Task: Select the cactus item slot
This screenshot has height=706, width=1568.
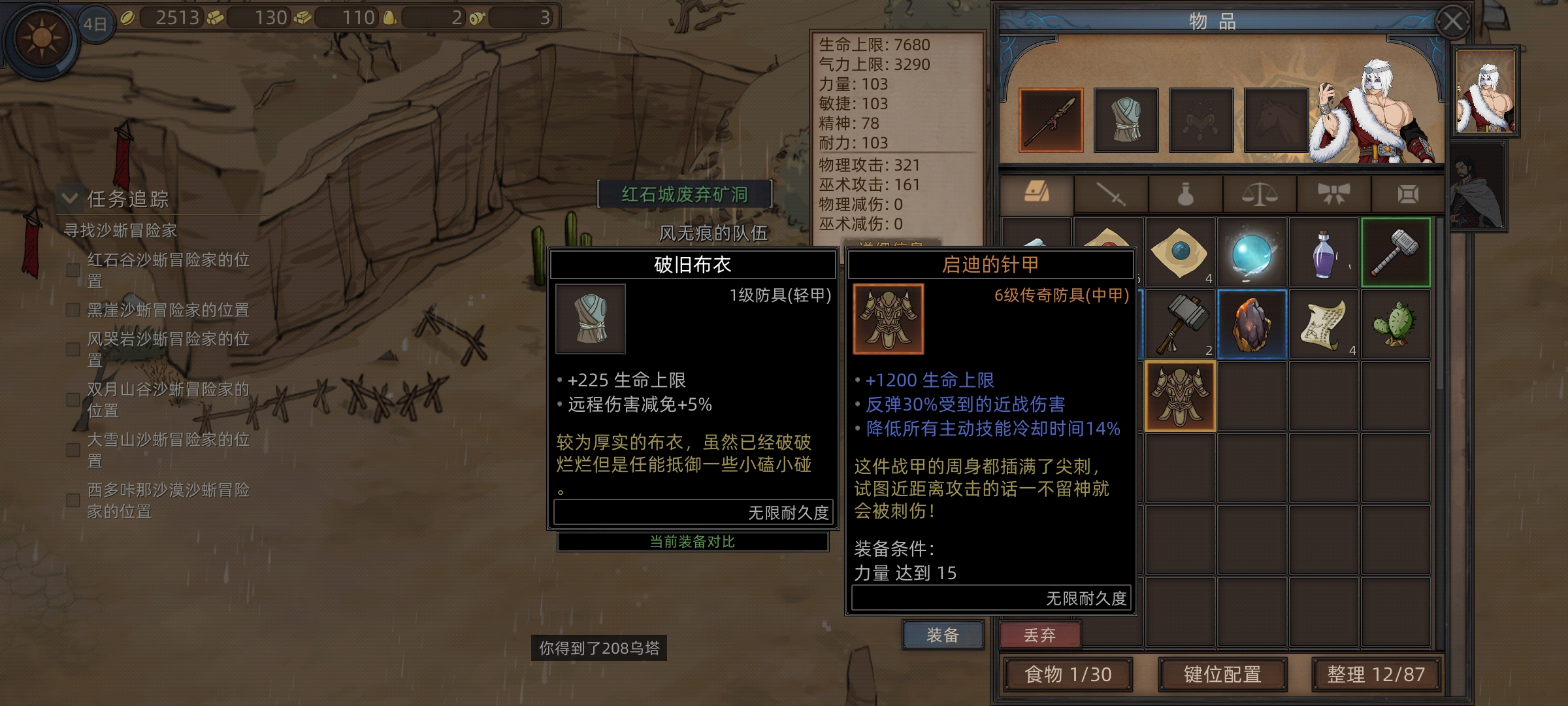Action: (x=1396, y=324)
